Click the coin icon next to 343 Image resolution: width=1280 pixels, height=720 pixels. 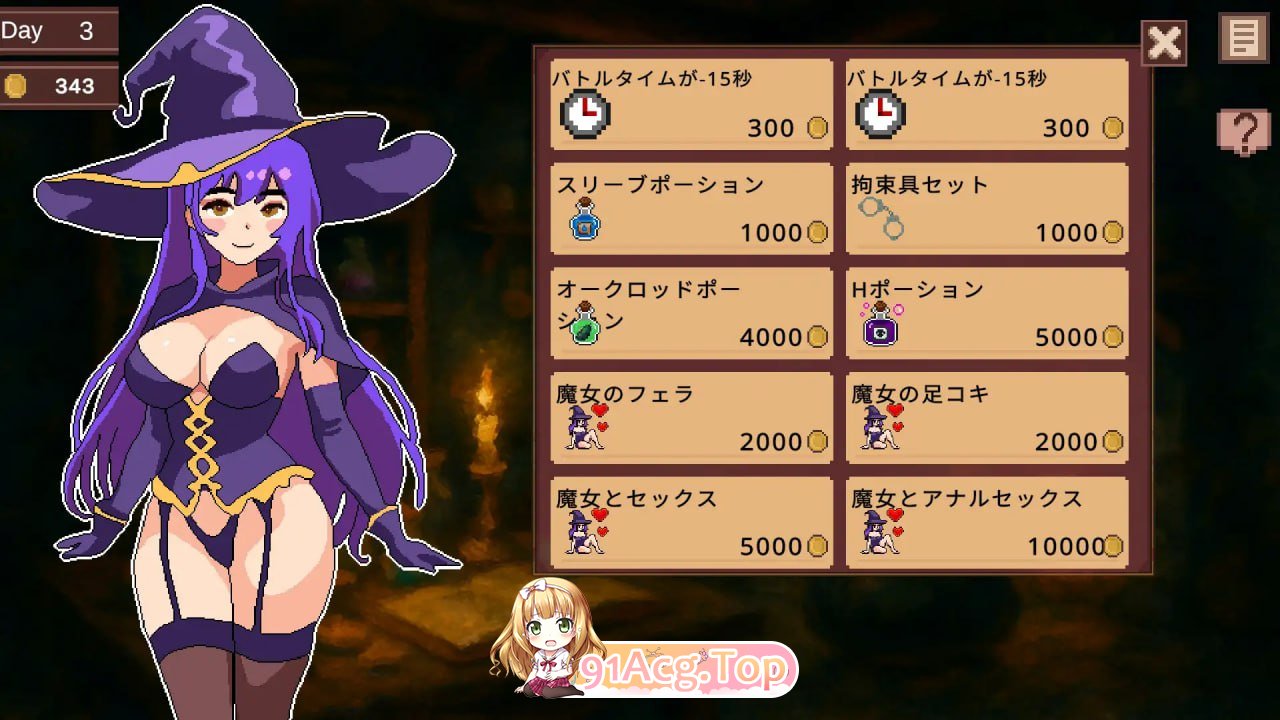(16, 87)
